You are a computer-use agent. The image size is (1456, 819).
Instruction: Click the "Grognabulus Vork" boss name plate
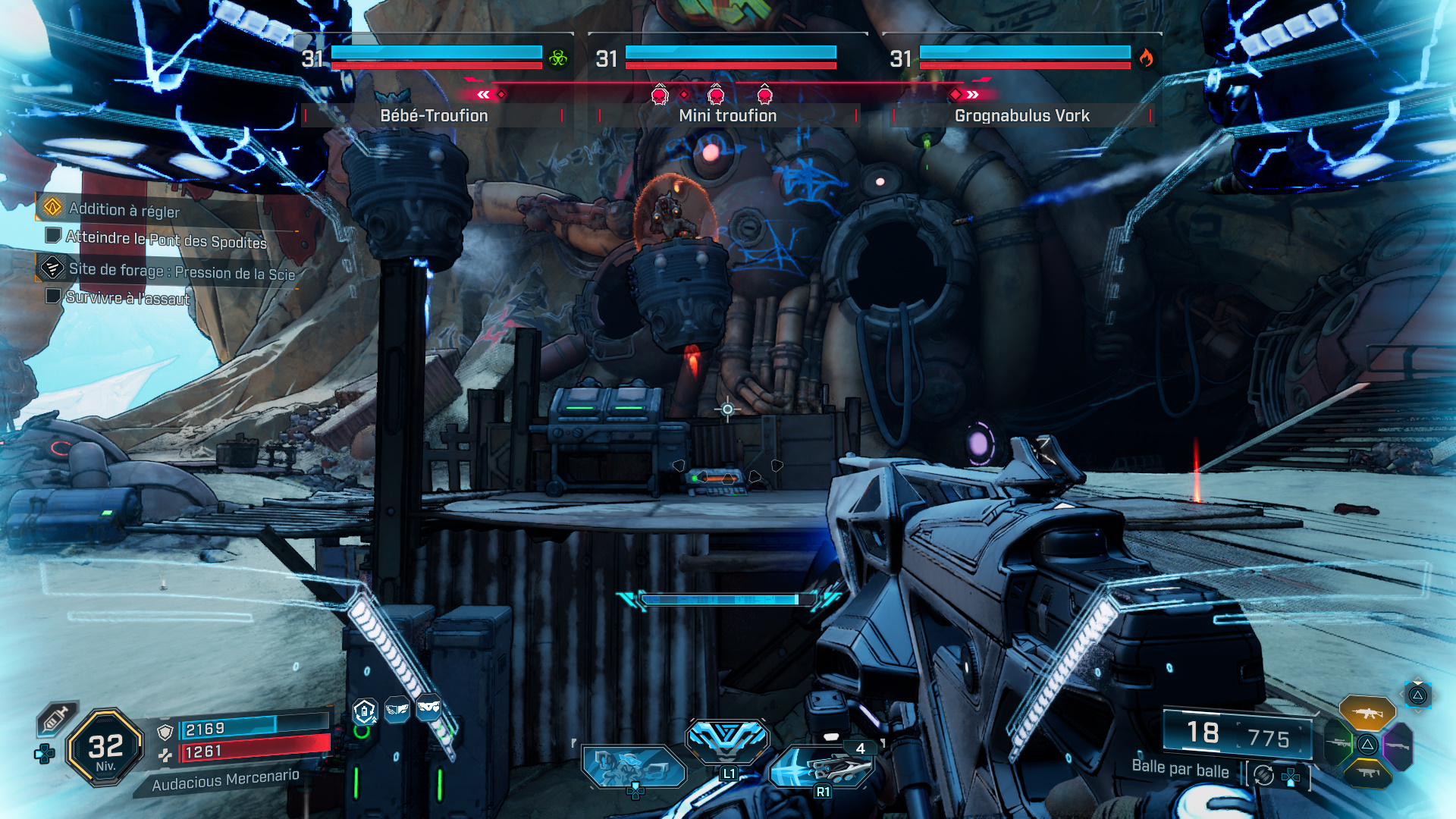point(1021,115)
